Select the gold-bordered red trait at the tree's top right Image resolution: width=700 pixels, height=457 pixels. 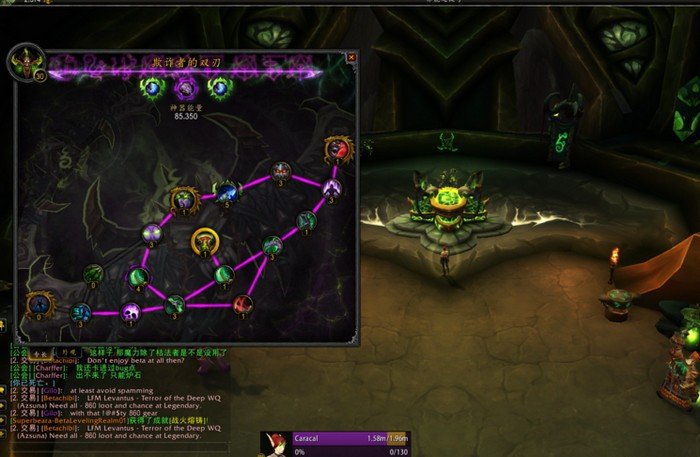tap(338, 150)
